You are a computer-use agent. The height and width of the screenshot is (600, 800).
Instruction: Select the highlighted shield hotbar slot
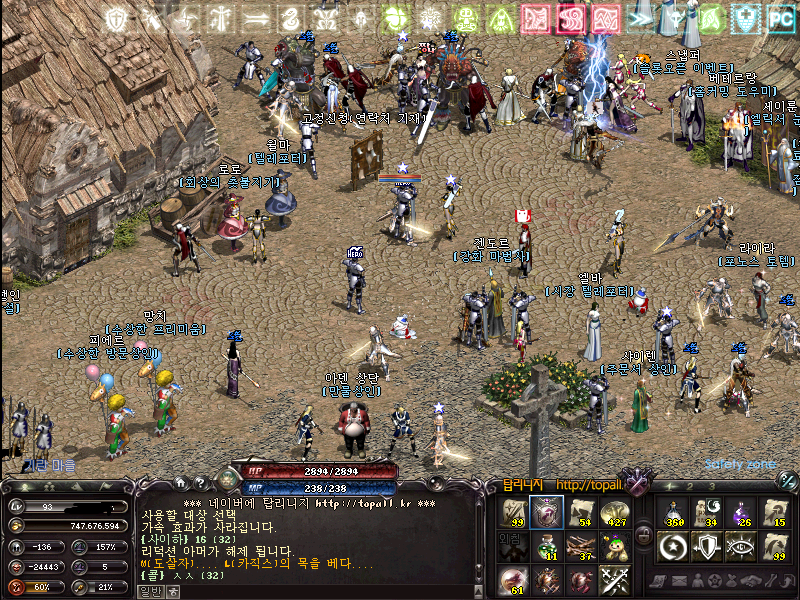[546, 512]
